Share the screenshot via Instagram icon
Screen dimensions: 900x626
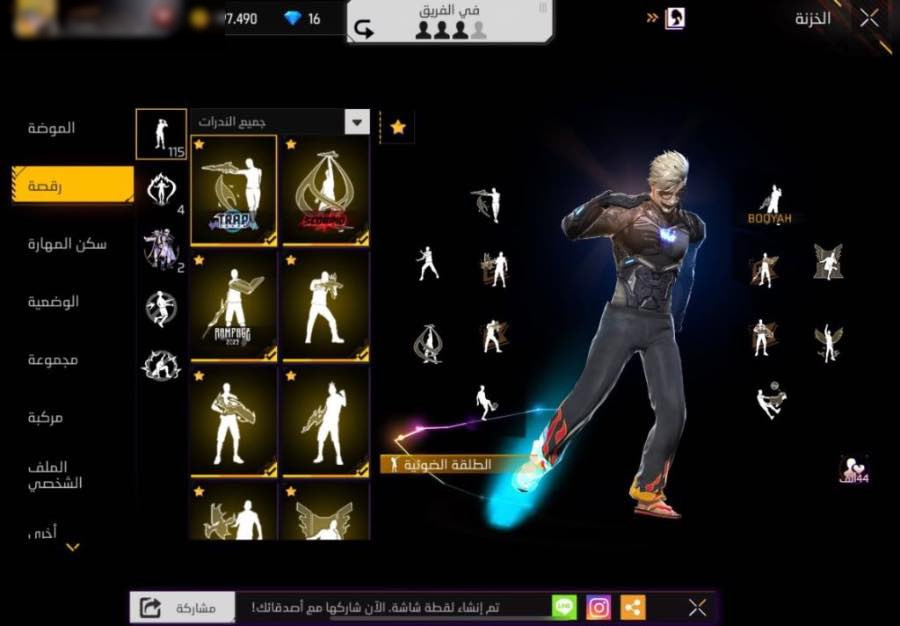coord(598,607)
